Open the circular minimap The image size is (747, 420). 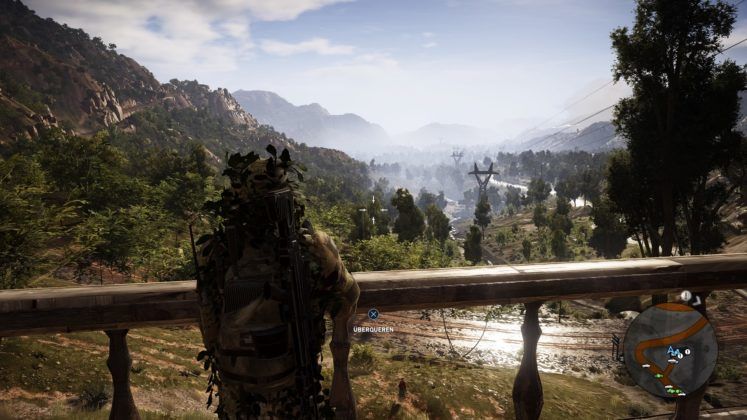670,349
